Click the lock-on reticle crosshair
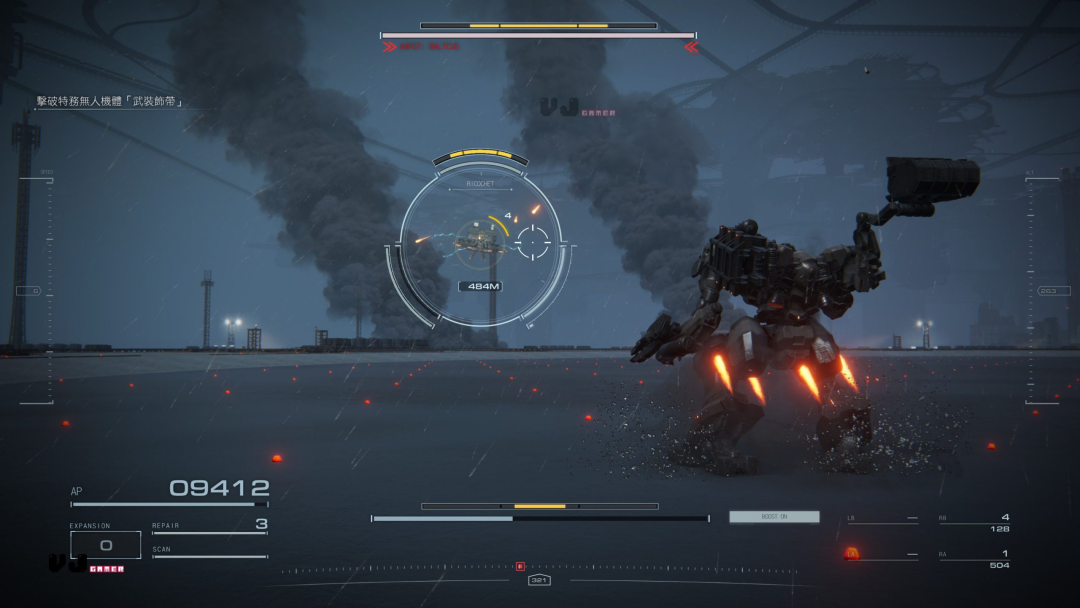 pyautogui.click(x=533, y=240)
